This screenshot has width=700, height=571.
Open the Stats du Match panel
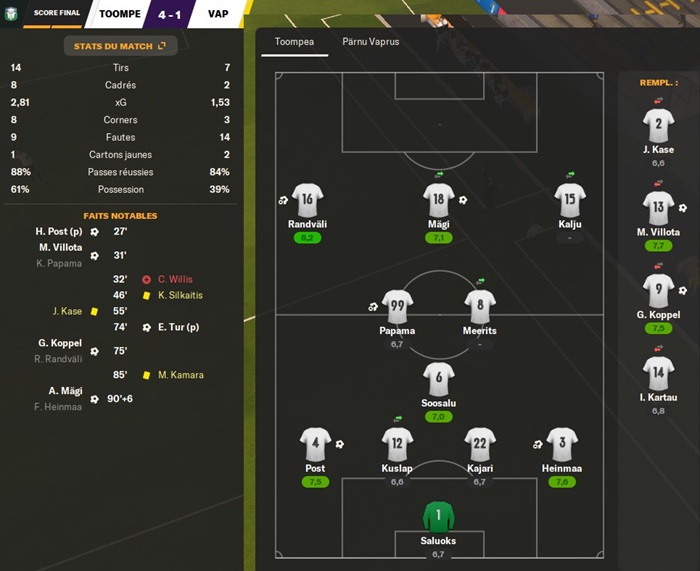119,46
